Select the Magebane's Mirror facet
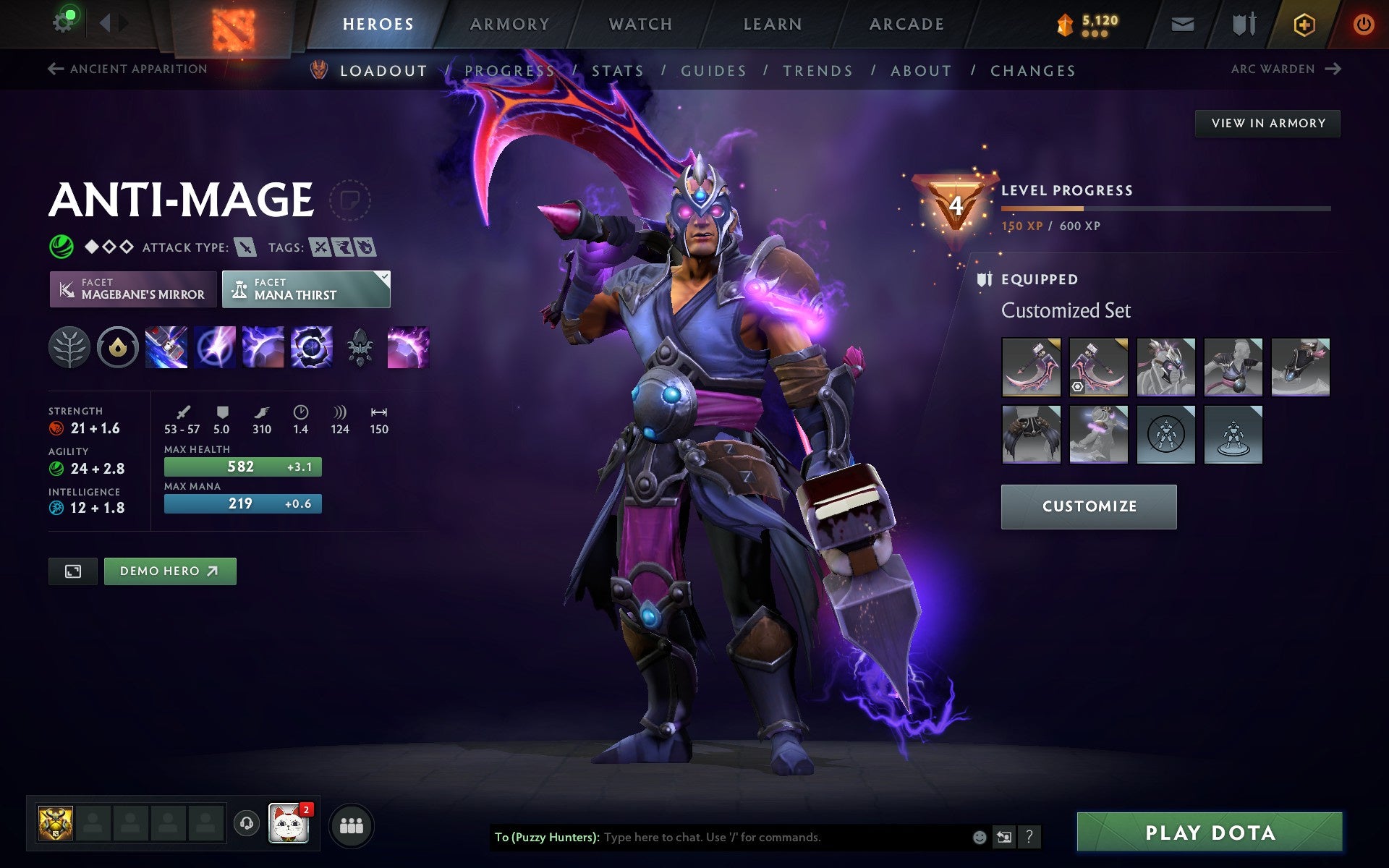The image size is (1389, 868). point(132,289)
